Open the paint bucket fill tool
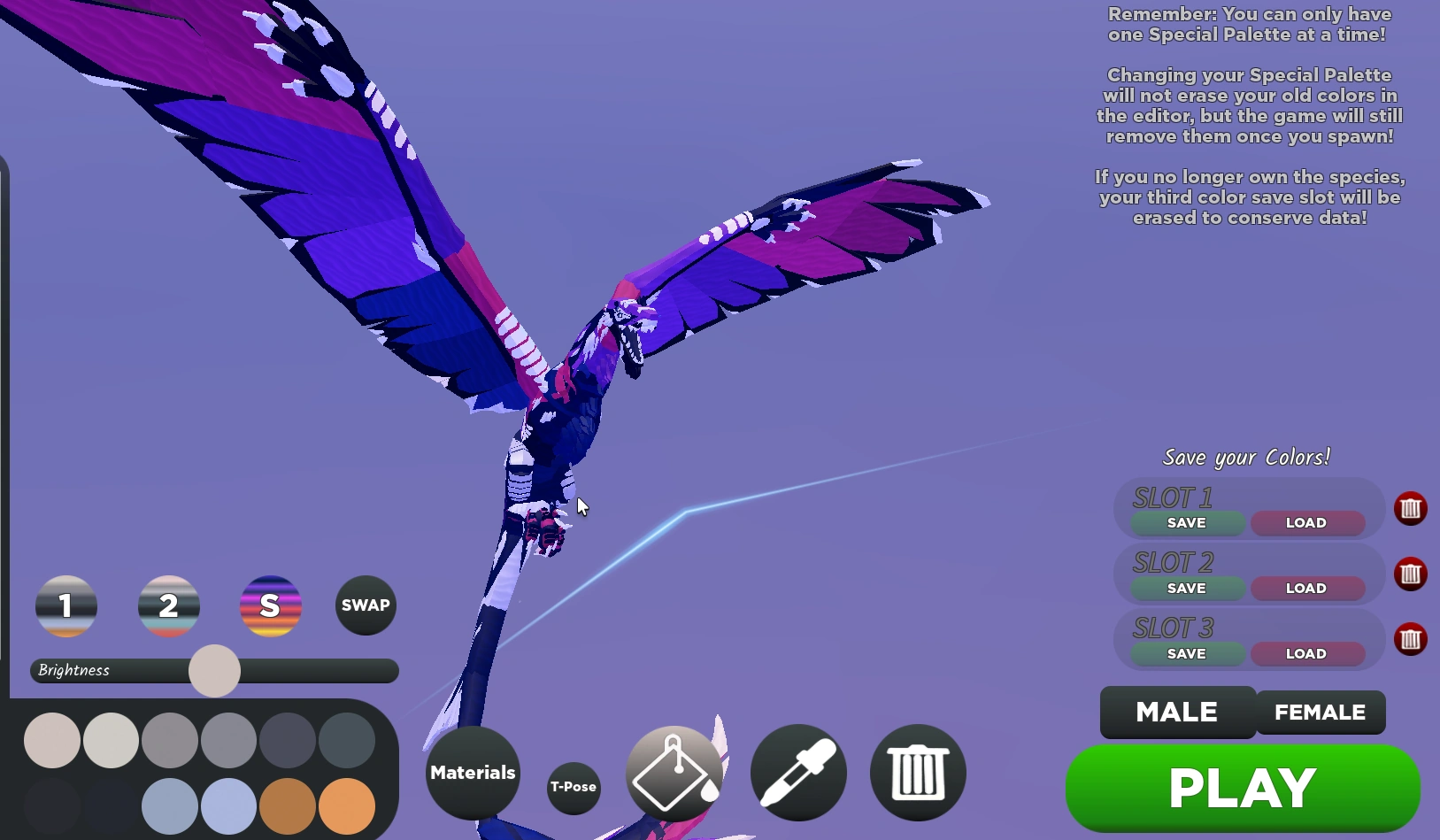The width and height of the screenshot is (1440, 840). (x=674, y=771)
